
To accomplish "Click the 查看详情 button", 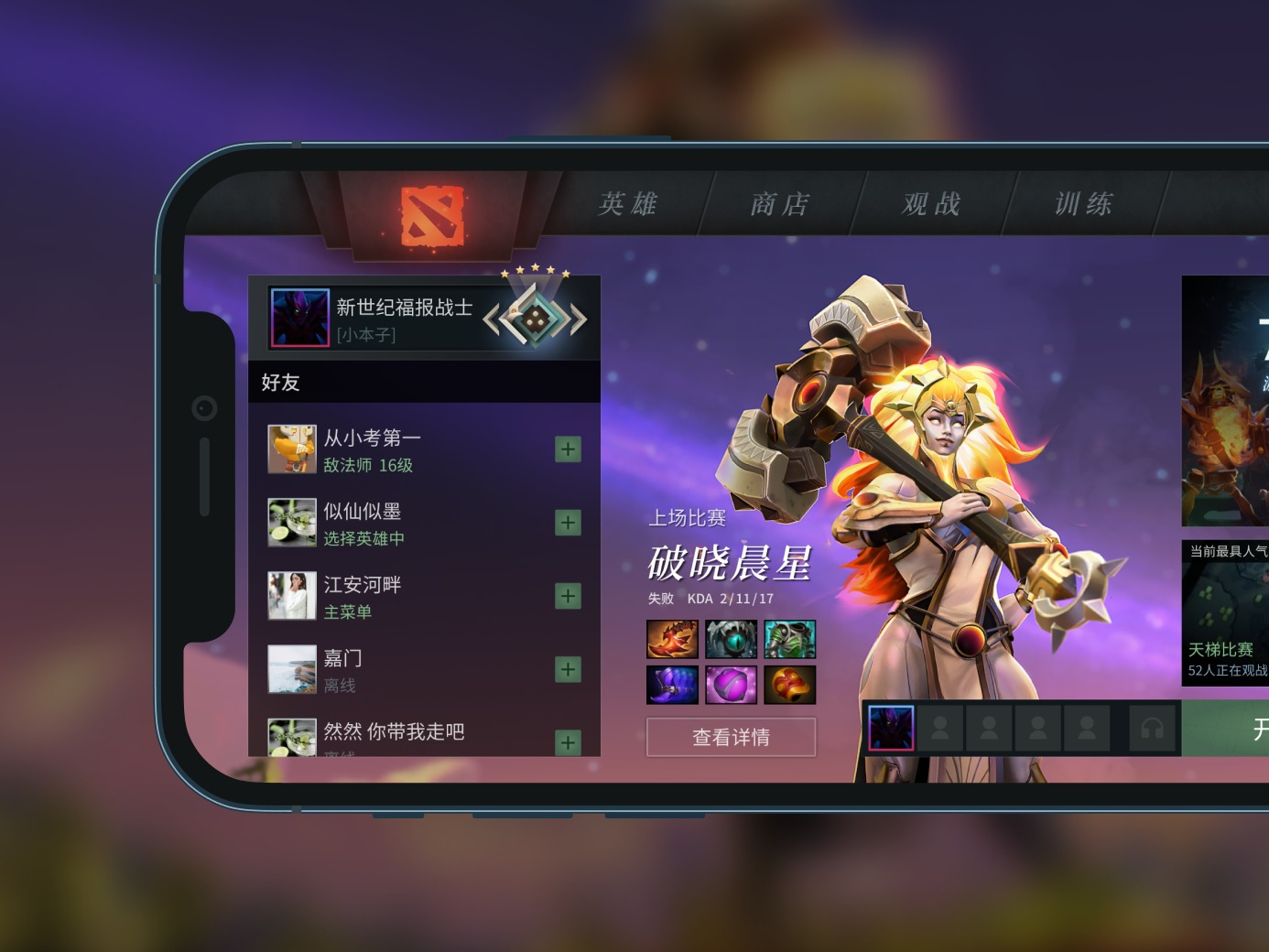I will point(731,738).
